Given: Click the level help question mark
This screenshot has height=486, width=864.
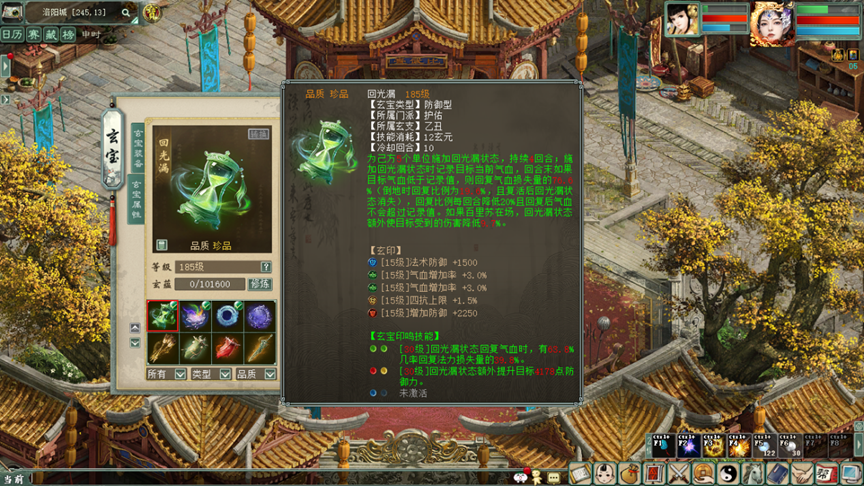Looking at the screenshot, I should pyautogui.click(x=266, y=267).
